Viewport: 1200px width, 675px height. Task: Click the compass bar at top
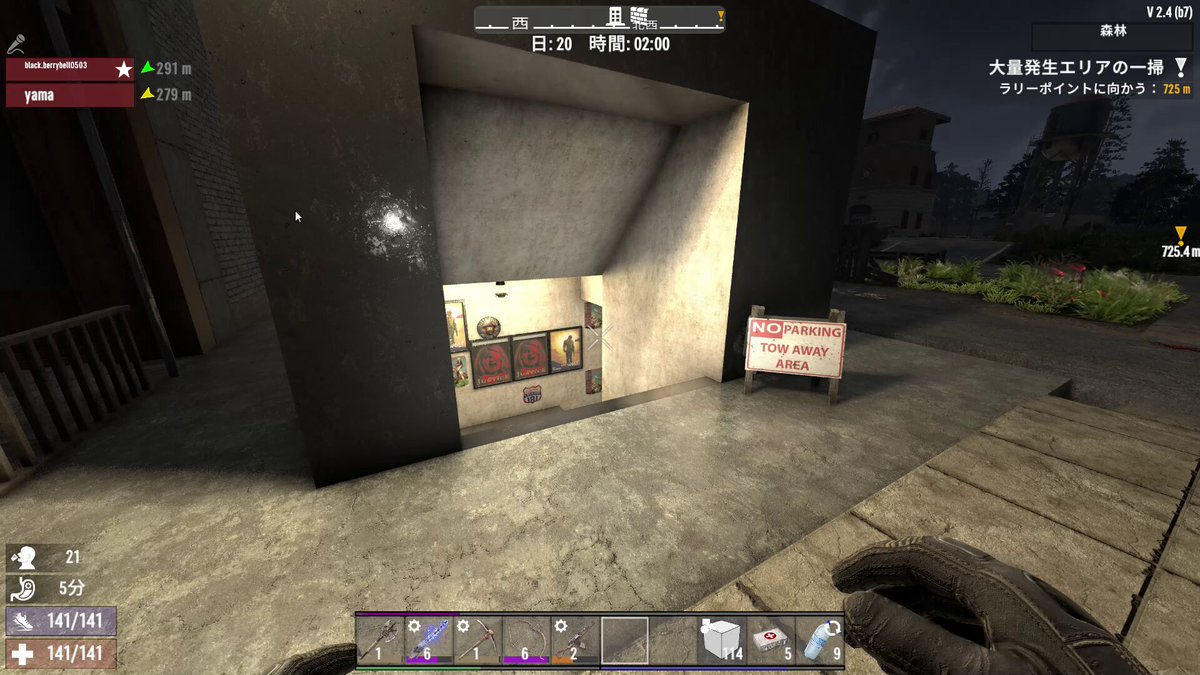point(598,19)
